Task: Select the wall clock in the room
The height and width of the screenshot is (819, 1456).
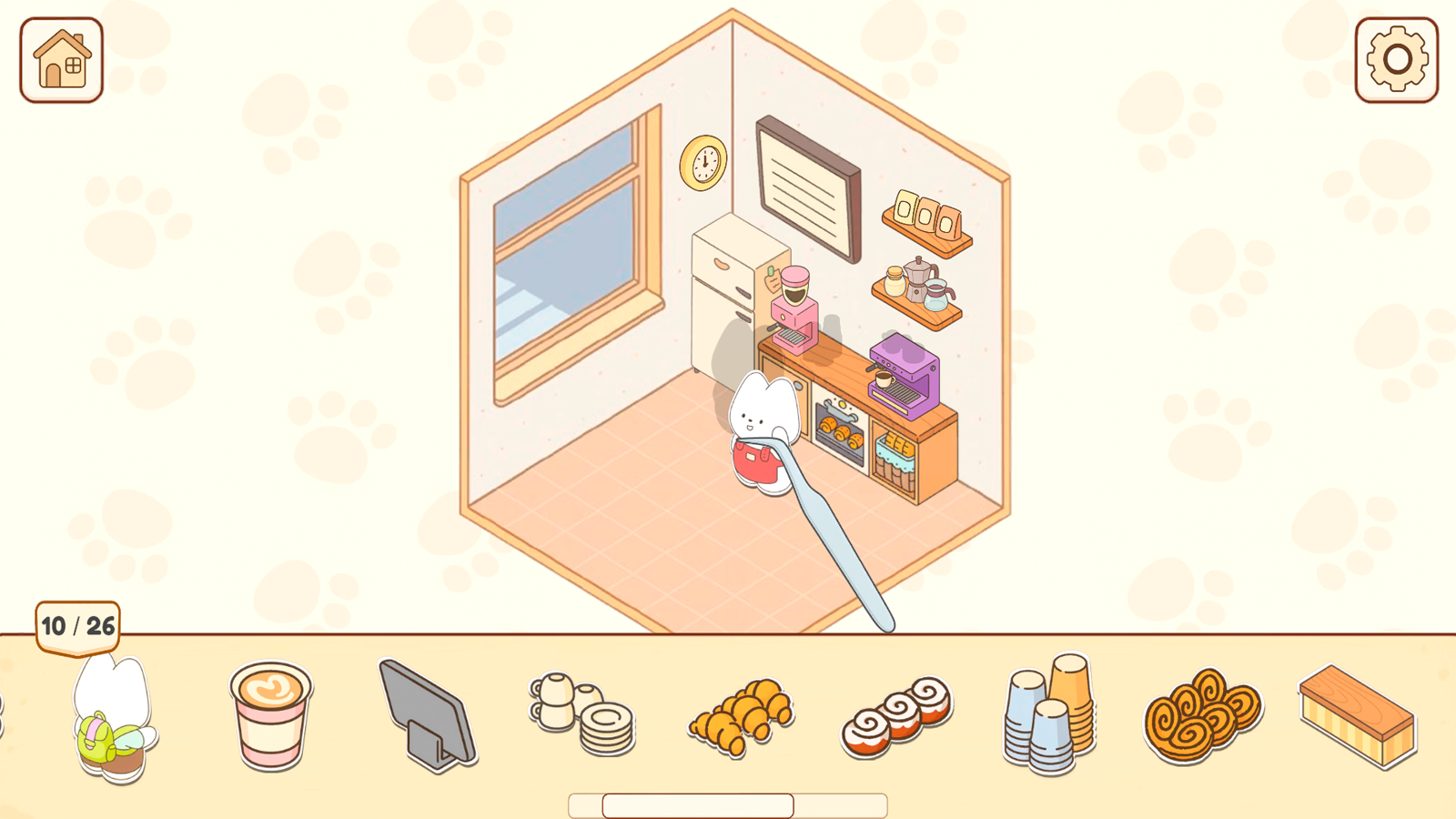Action: click(702, 162)
